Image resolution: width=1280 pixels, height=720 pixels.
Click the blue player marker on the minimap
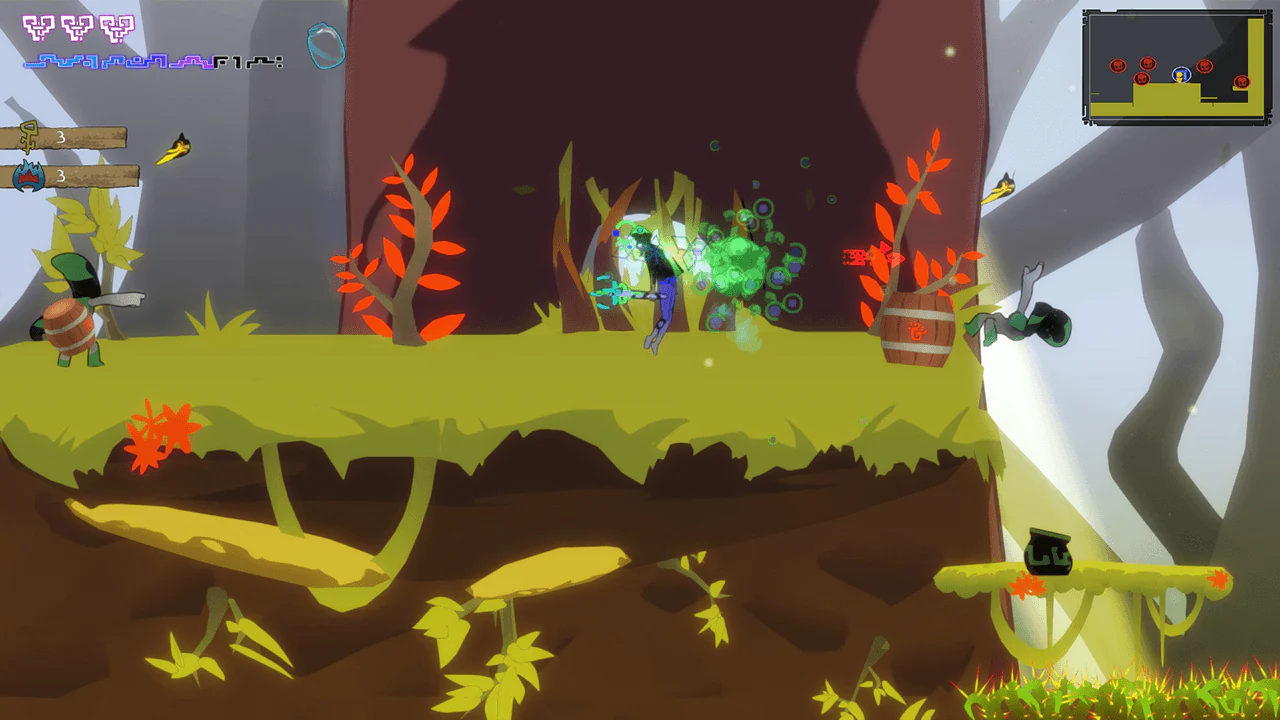(x=1181, y=74)
